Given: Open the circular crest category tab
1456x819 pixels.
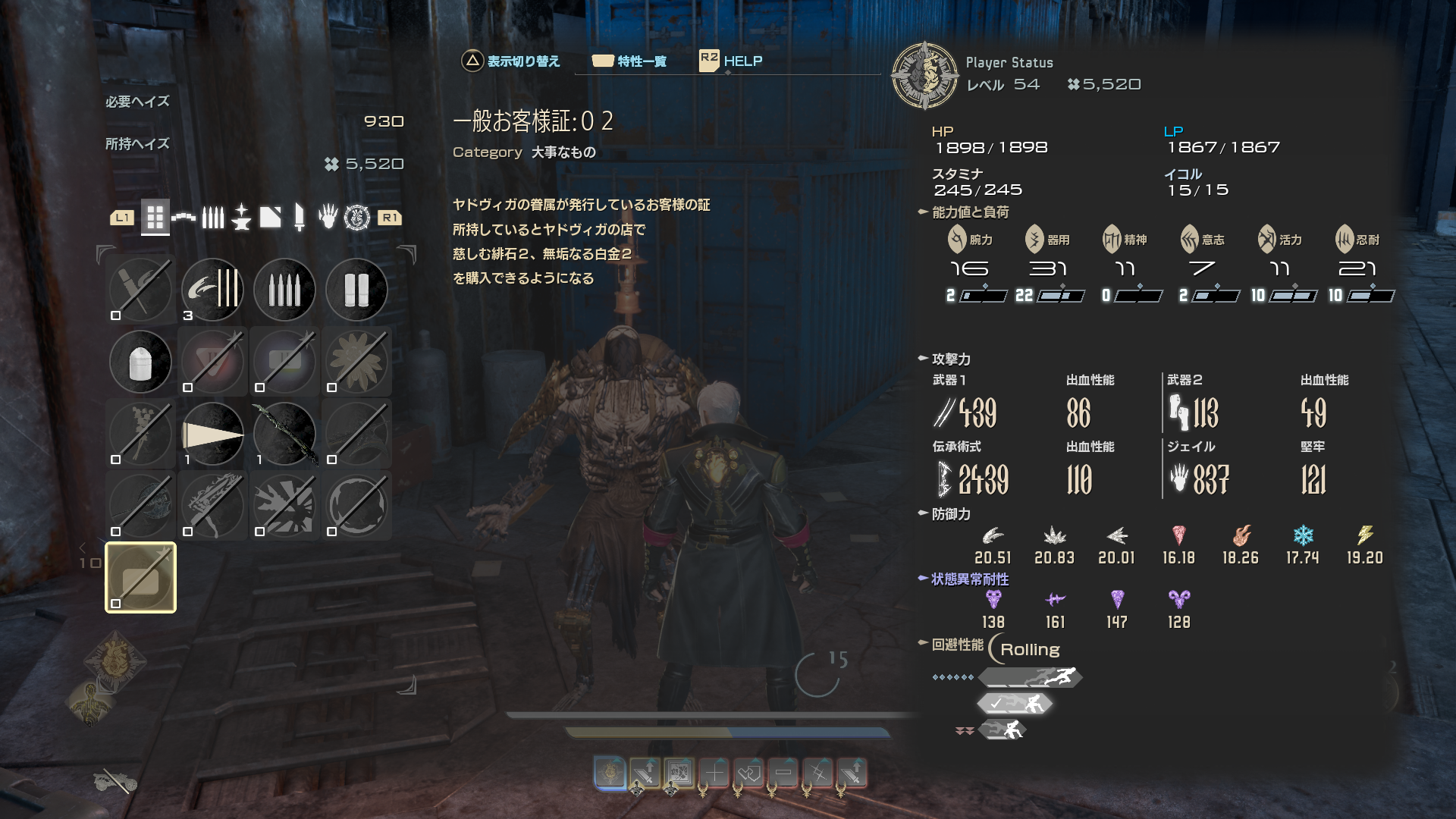Looking at the screenshot, I should coord(356,218).
